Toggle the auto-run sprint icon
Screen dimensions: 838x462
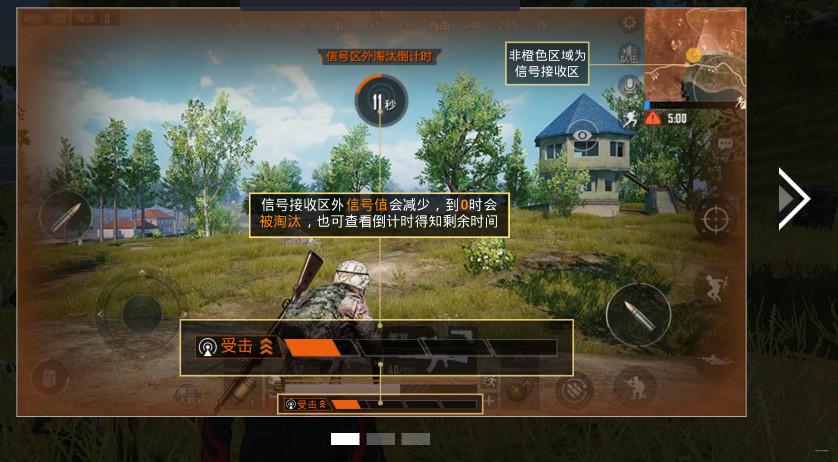[628, 118]
